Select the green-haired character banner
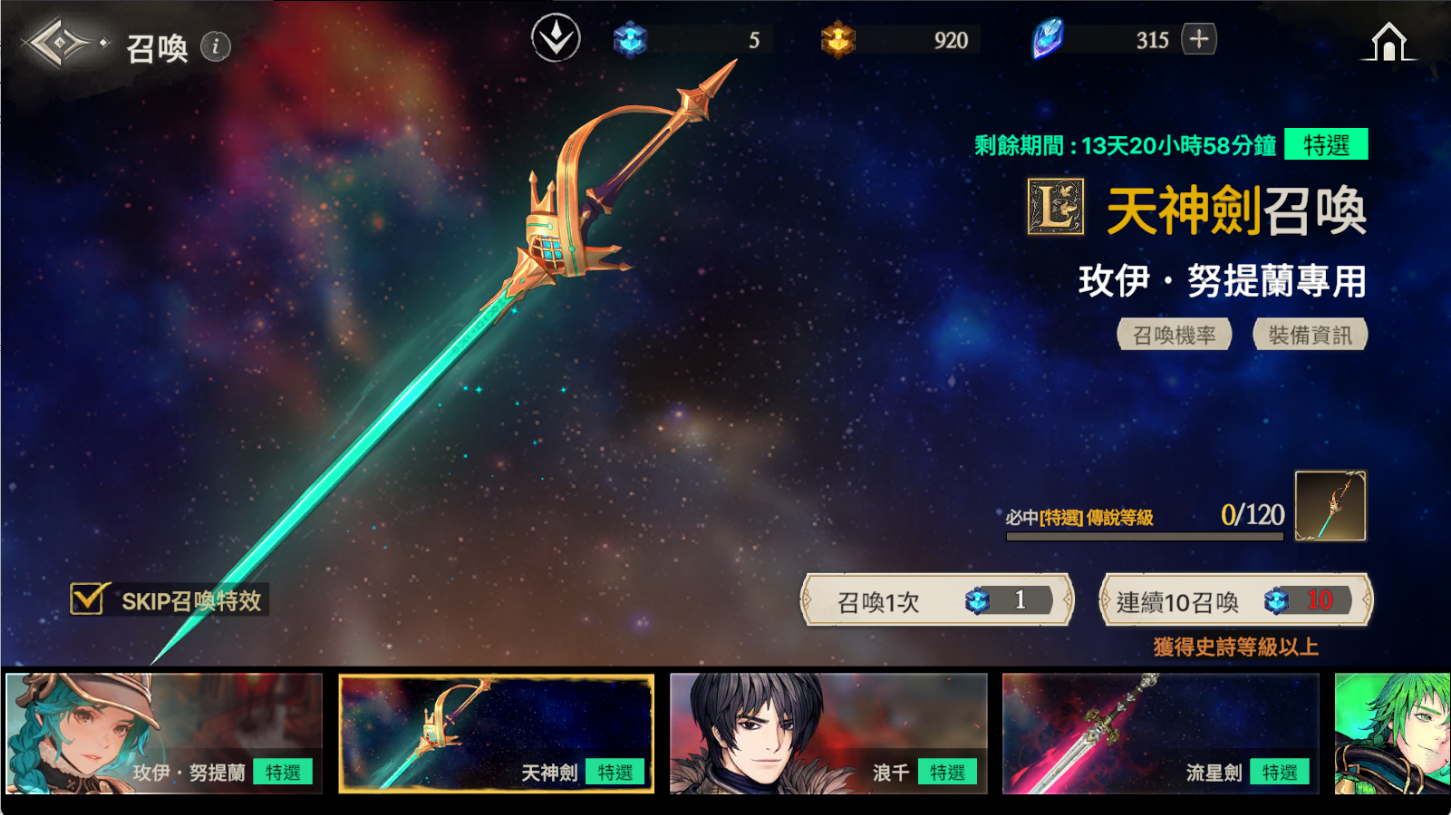Screen dimensions: 1451x815 click(1393, 734)
